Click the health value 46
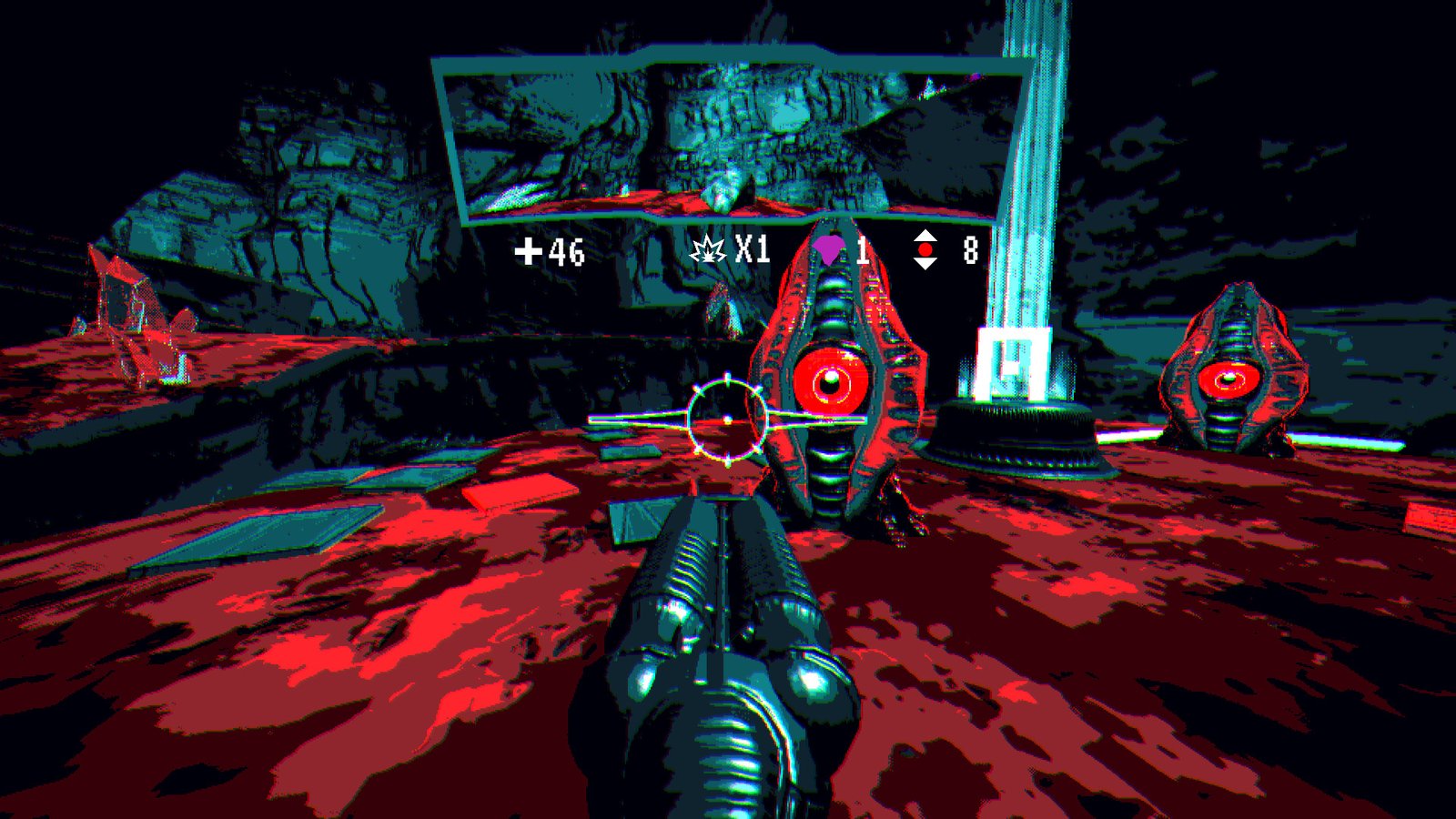This screenshot has height=819, width=1456. [x=566, y=251]
